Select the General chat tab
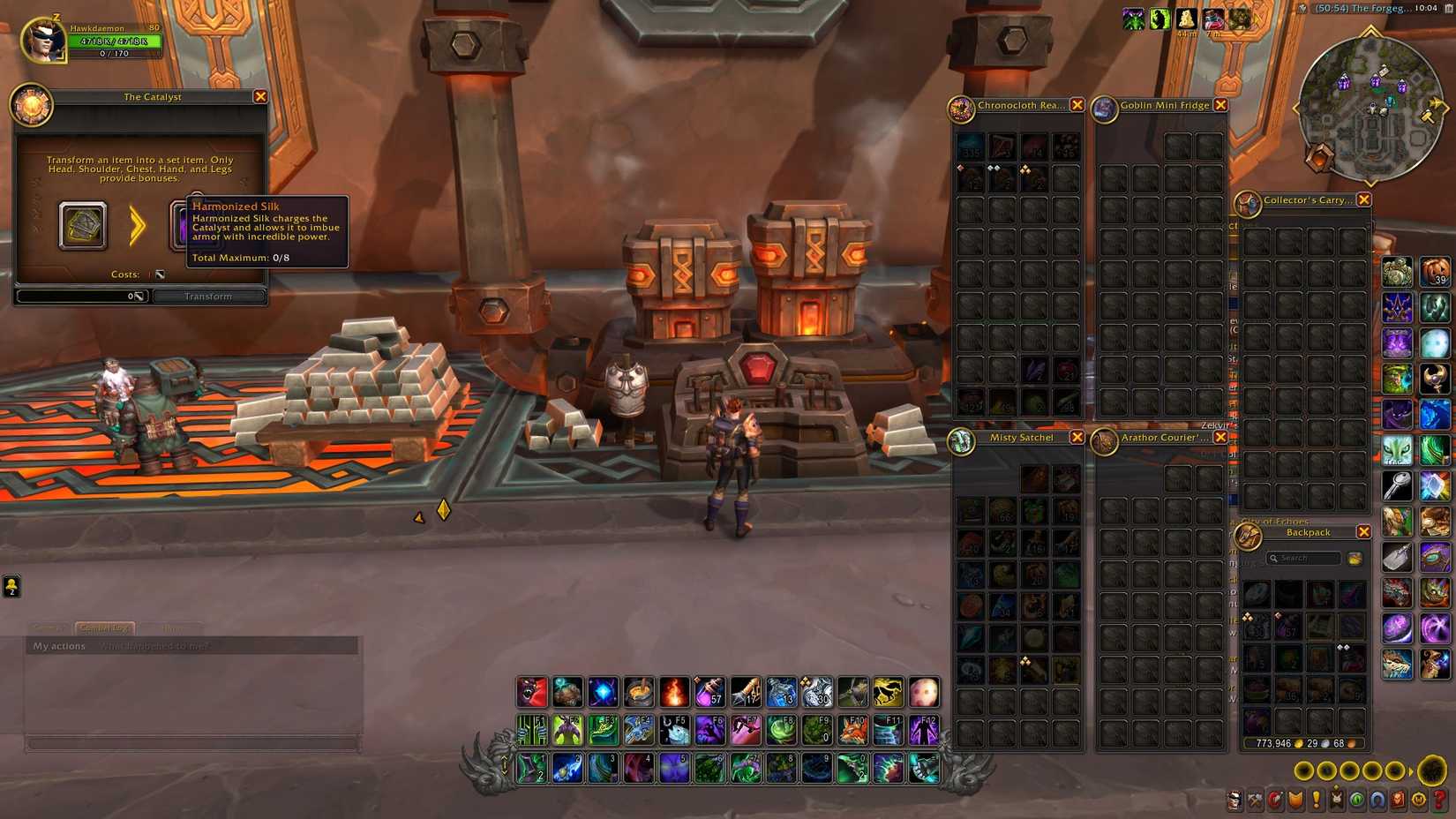This screenshot has width=1456, height=819. tap(47, 627)
